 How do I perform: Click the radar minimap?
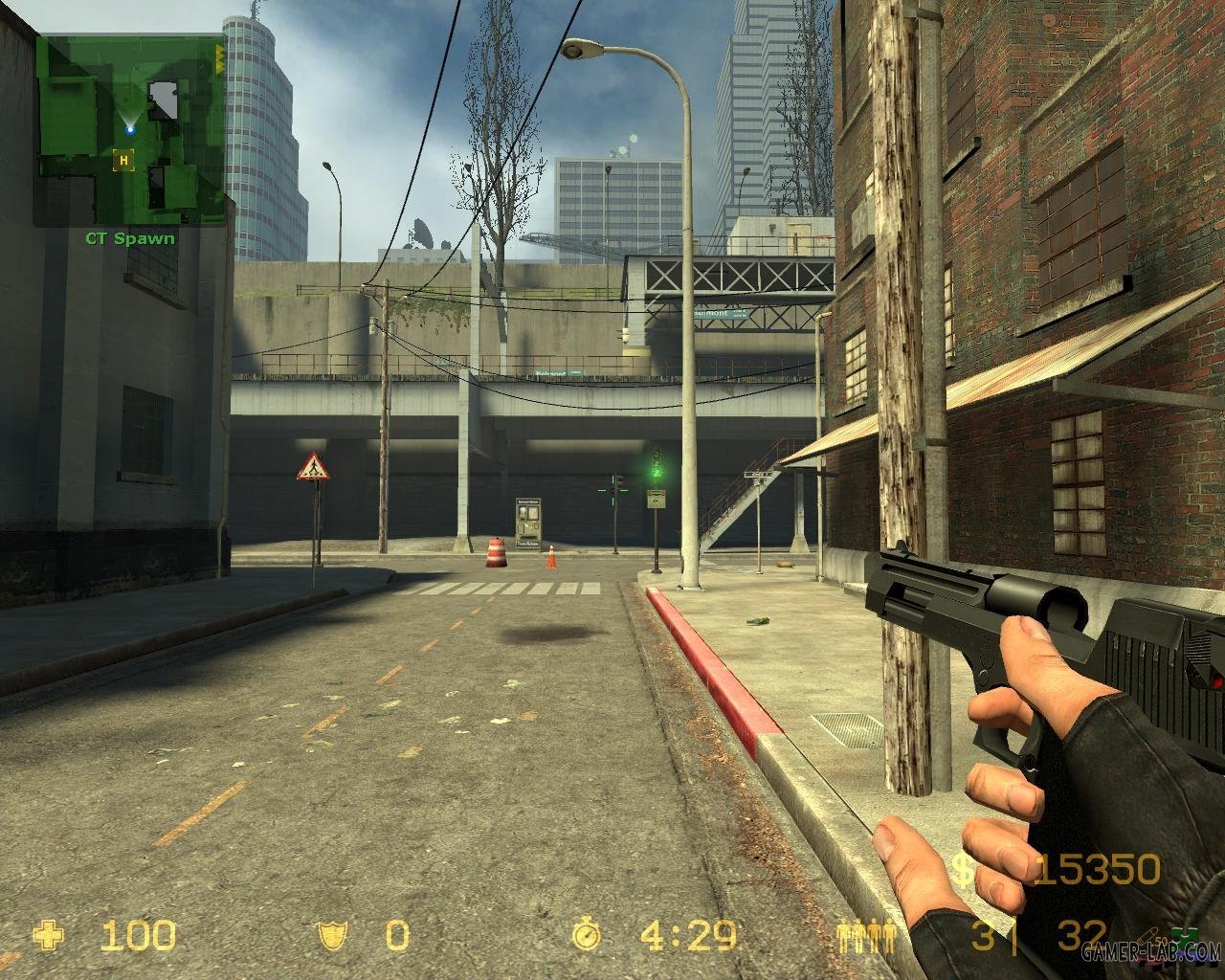tap(131, 129)
